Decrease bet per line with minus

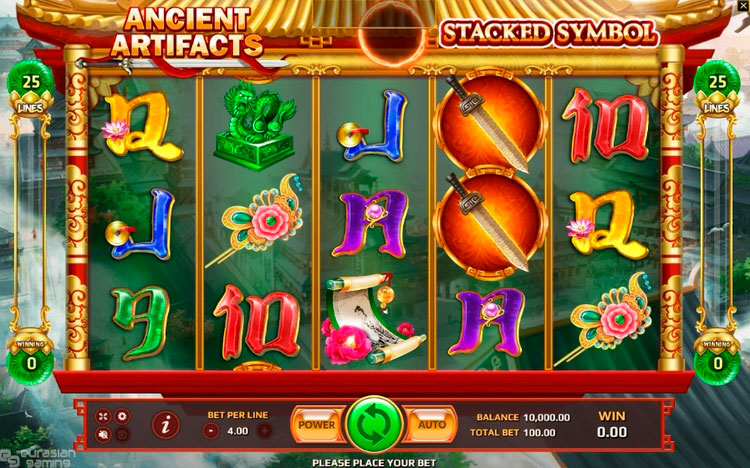tap(211, 431)
